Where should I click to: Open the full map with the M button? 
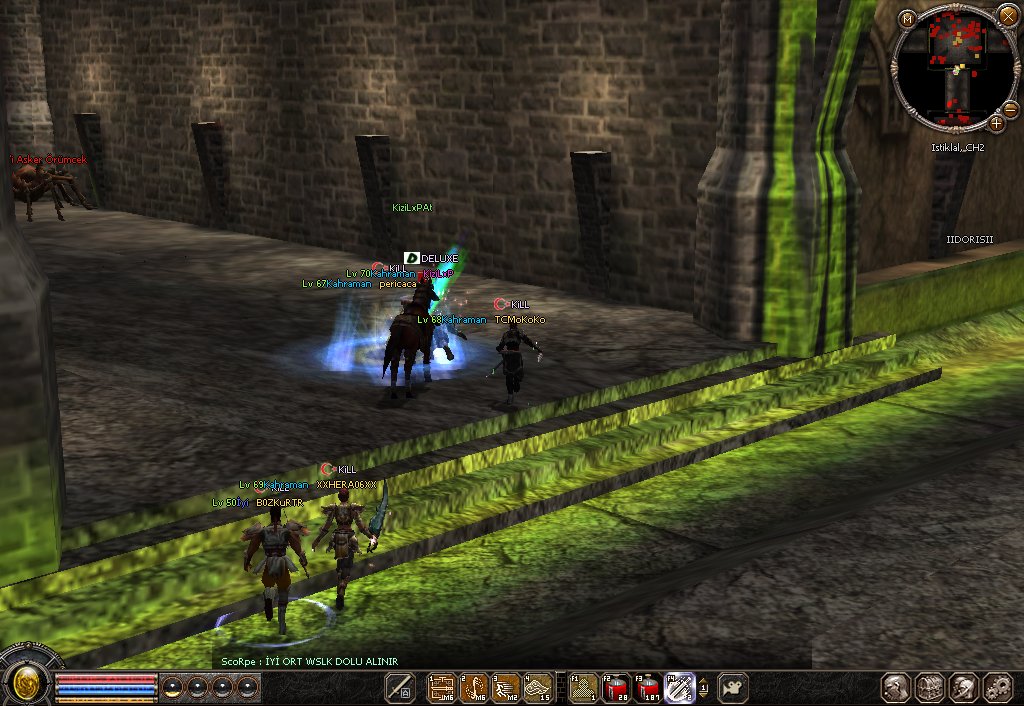click(x=907, y=18)
